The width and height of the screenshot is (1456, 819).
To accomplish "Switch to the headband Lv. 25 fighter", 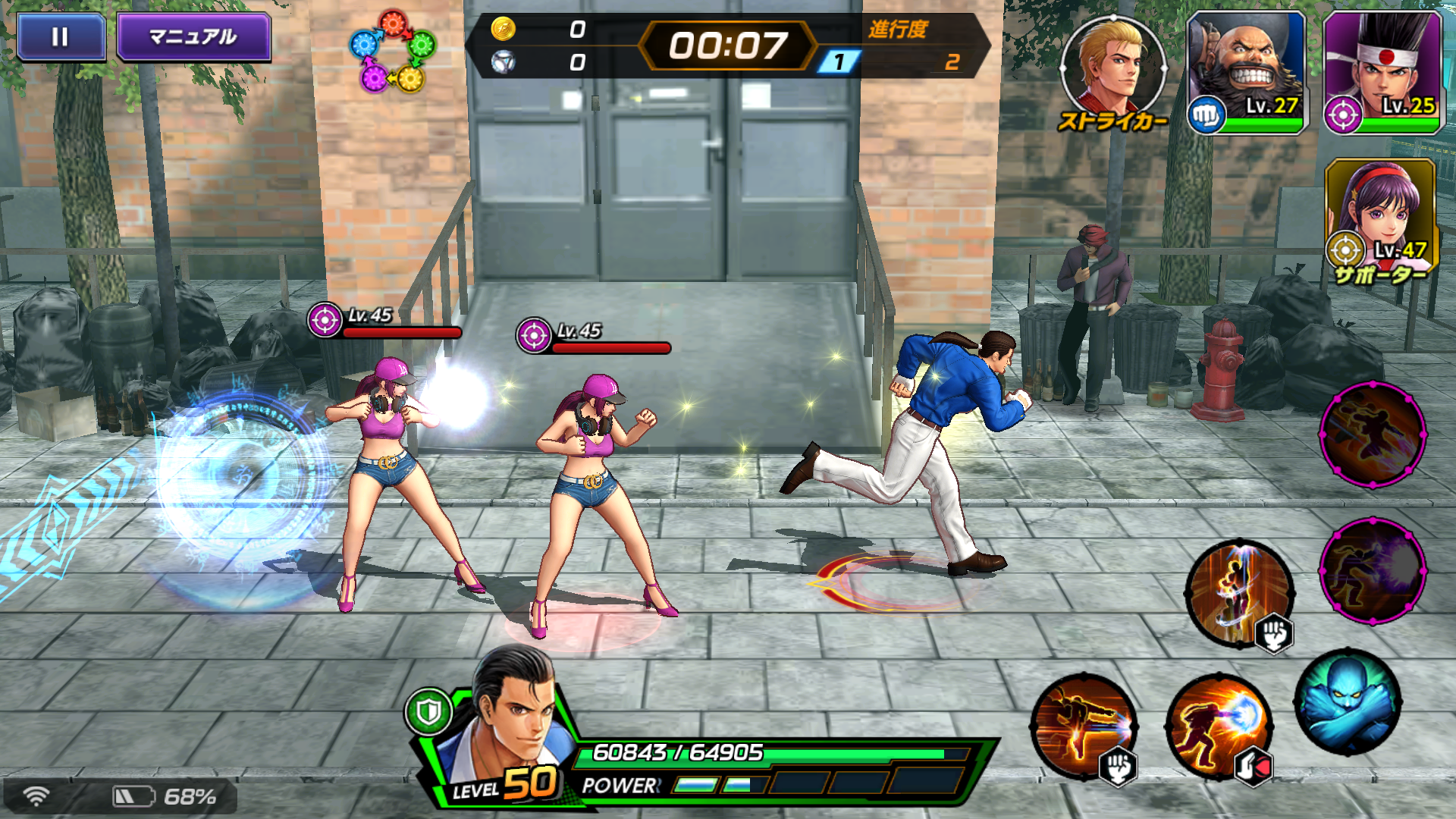I will point(1382,73).
